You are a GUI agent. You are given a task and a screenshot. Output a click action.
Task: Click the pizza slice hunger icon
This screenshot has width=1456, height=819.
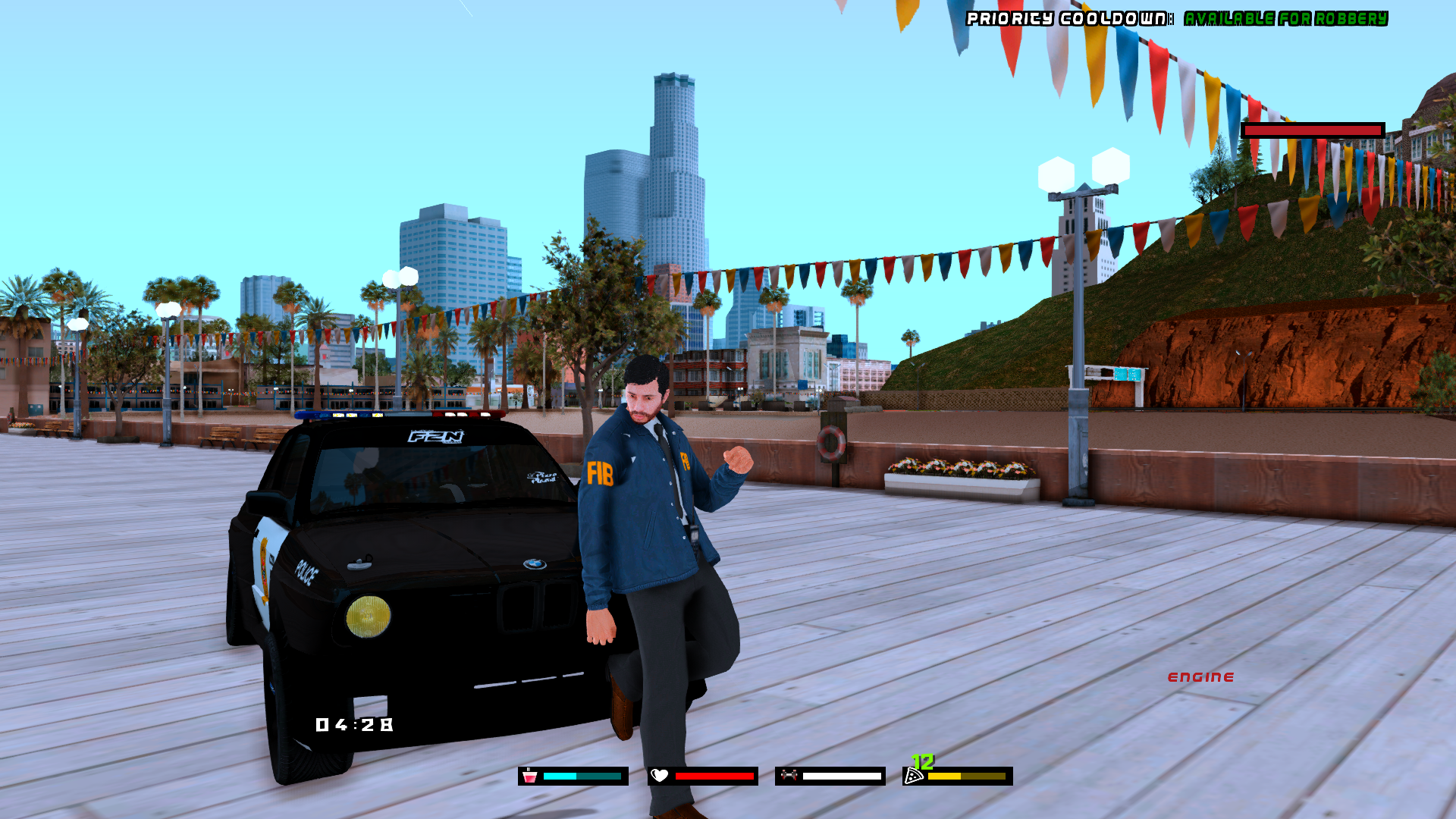point(914,776)
